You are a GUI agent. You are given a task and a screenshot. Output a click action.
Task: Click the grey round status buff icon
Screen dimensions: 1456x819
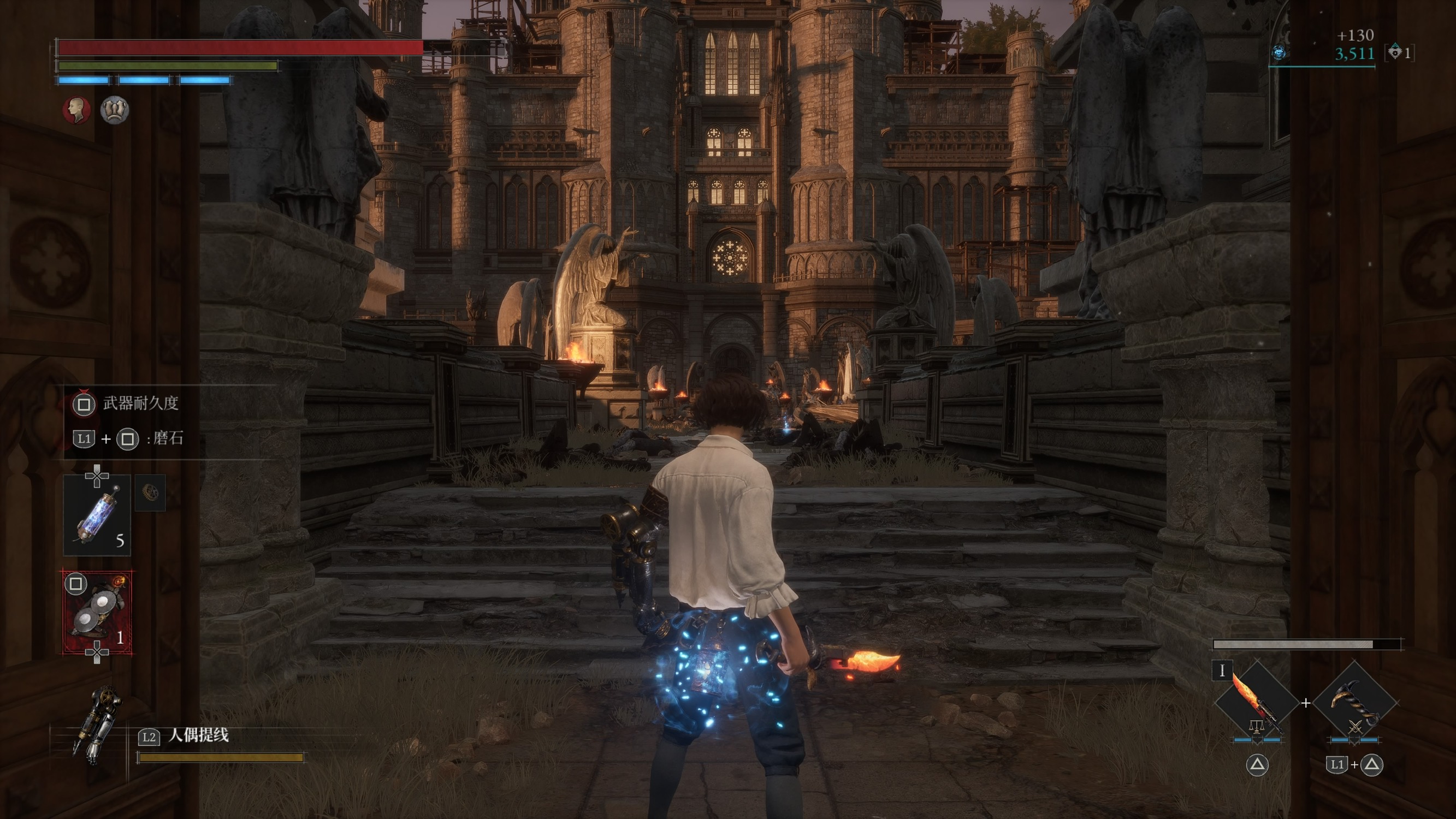point(115,110)
